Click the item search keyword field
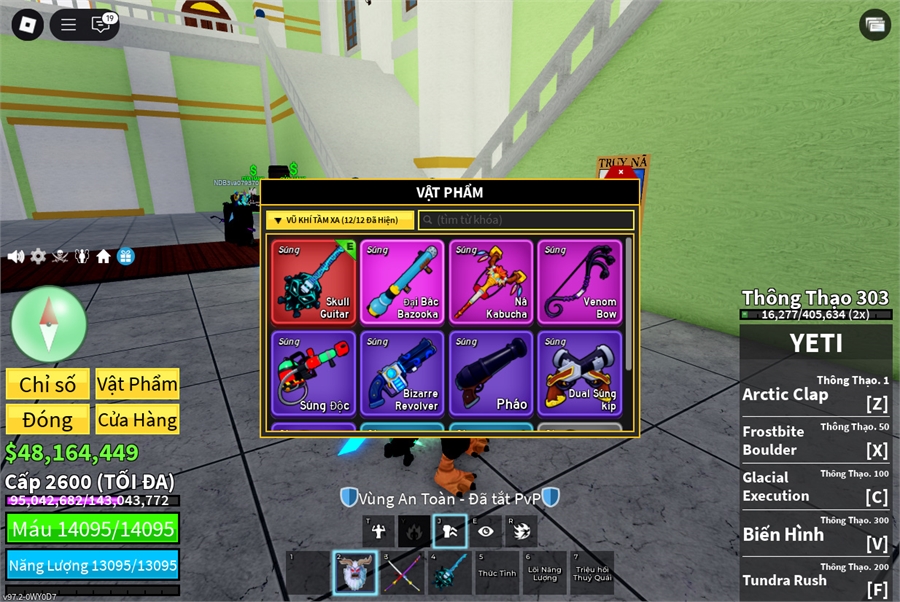The image size is (900, 602). tap(526, 220)
